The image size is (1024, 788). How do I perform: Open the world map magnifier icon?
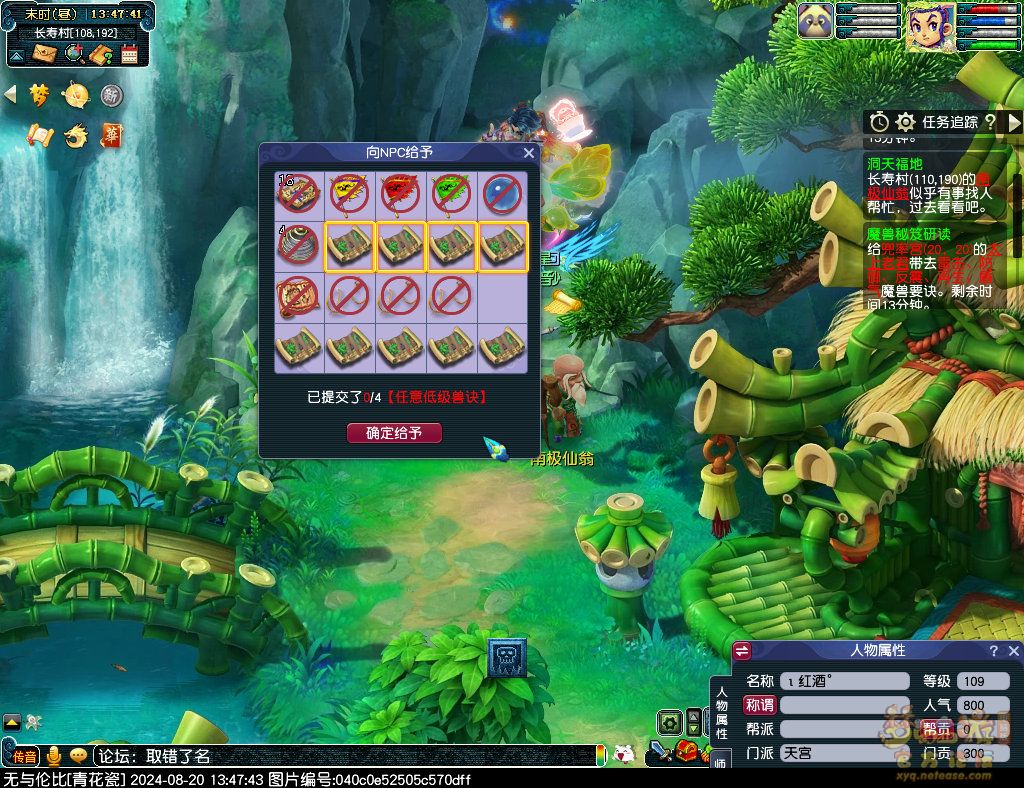tap(73, 54)
